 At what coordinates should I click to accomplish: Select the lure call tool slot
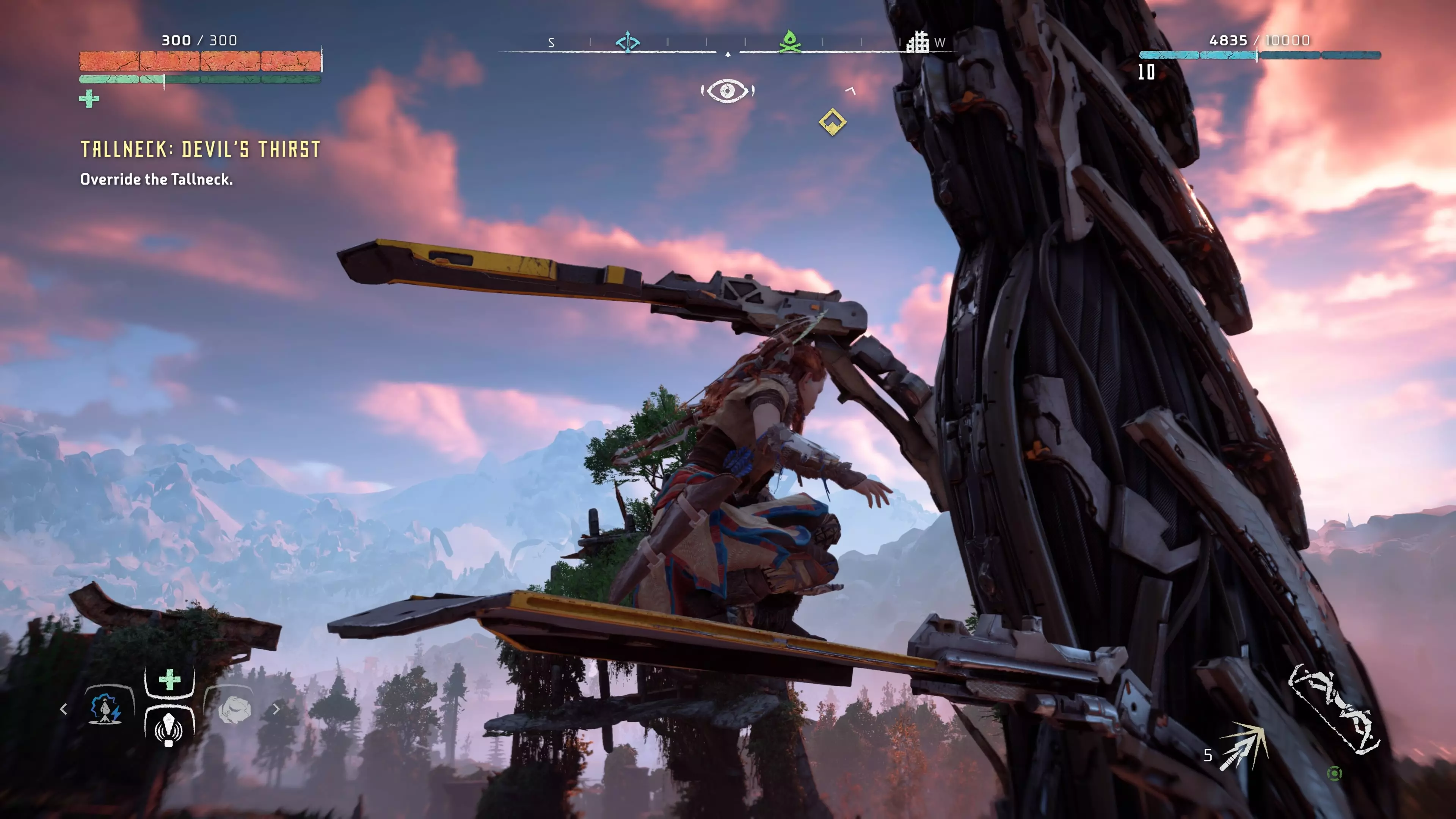pos(169,728)
